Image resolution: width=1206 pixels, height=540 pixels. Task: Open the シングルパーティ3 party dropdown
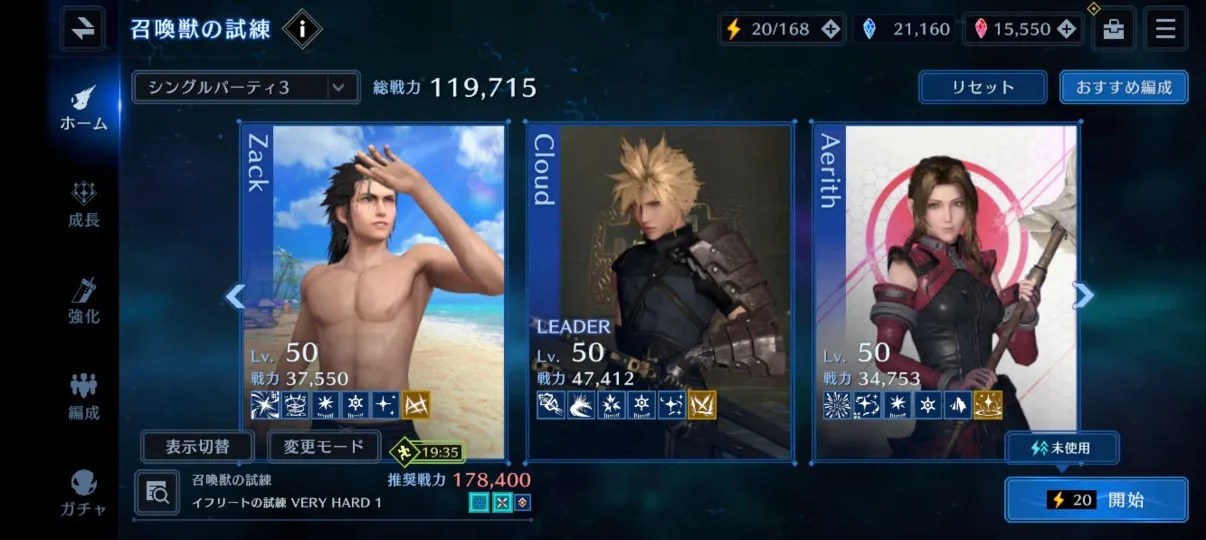pyautogui.click(x=245, y=88)
